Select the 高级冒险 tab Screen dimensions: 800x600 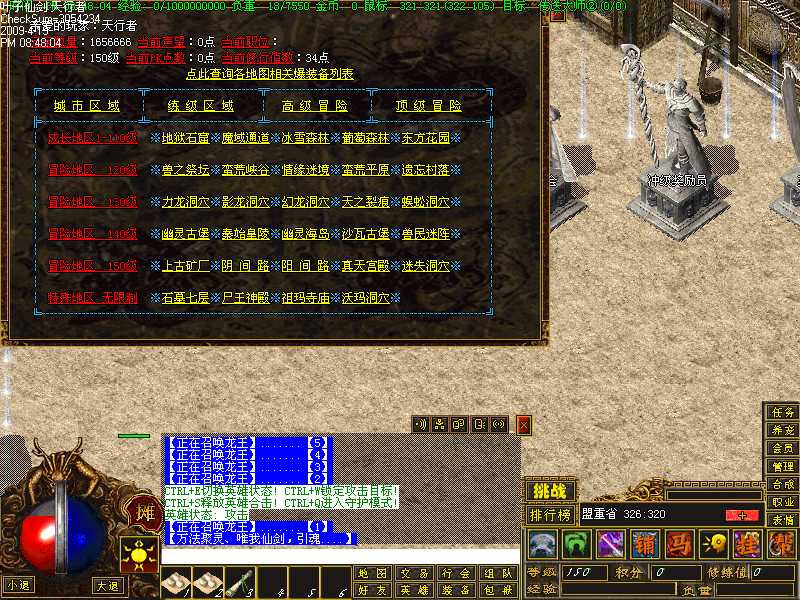316,106
